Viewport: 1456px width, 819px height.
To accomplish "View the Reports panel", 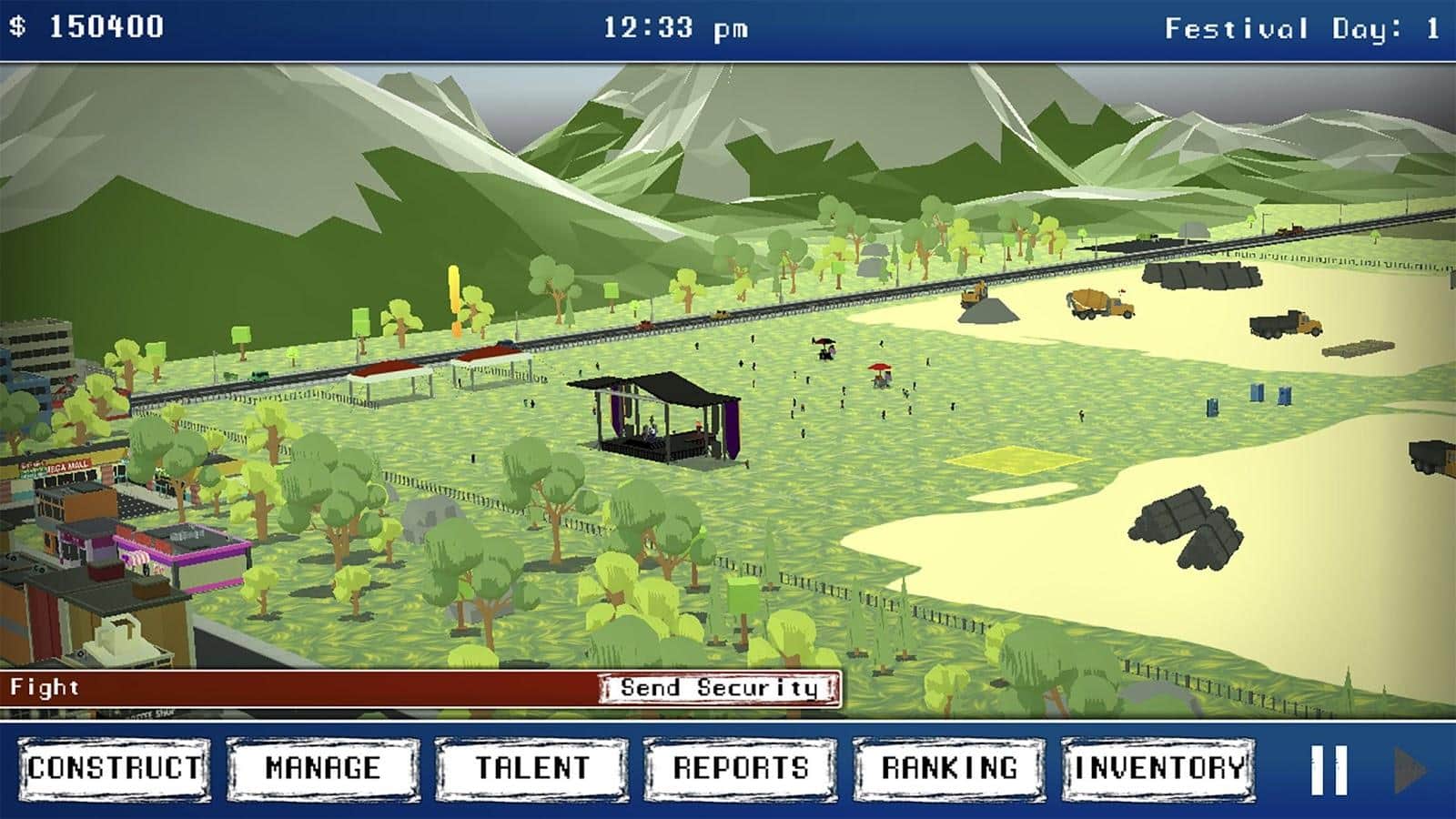I will (741, 769).
